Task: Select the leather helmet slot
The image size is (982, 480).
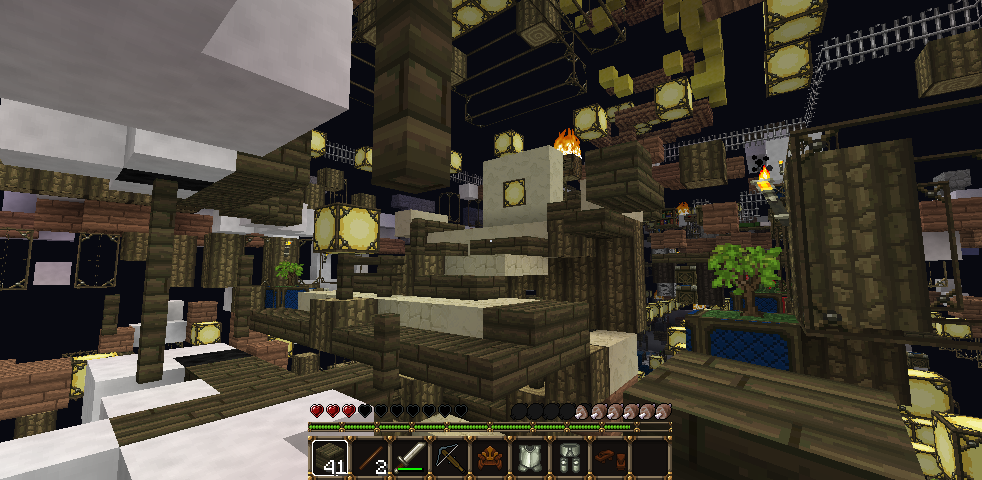Action: [x=489, y=459]
